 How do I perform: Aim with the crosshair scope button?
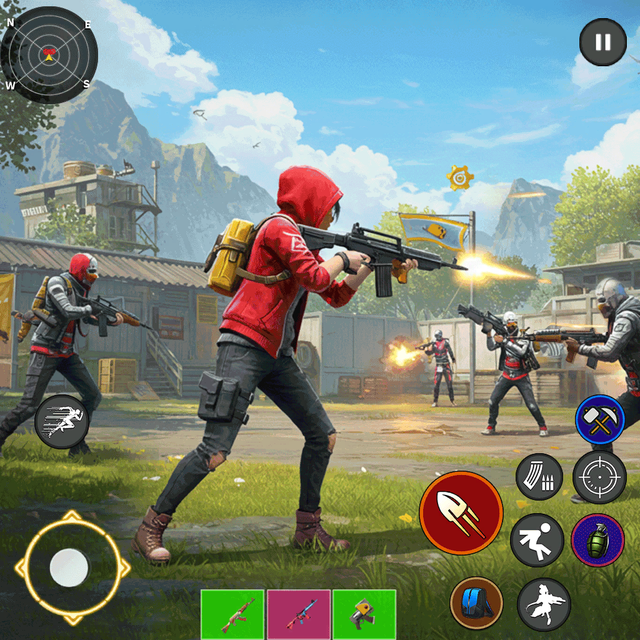pos(599,476)
